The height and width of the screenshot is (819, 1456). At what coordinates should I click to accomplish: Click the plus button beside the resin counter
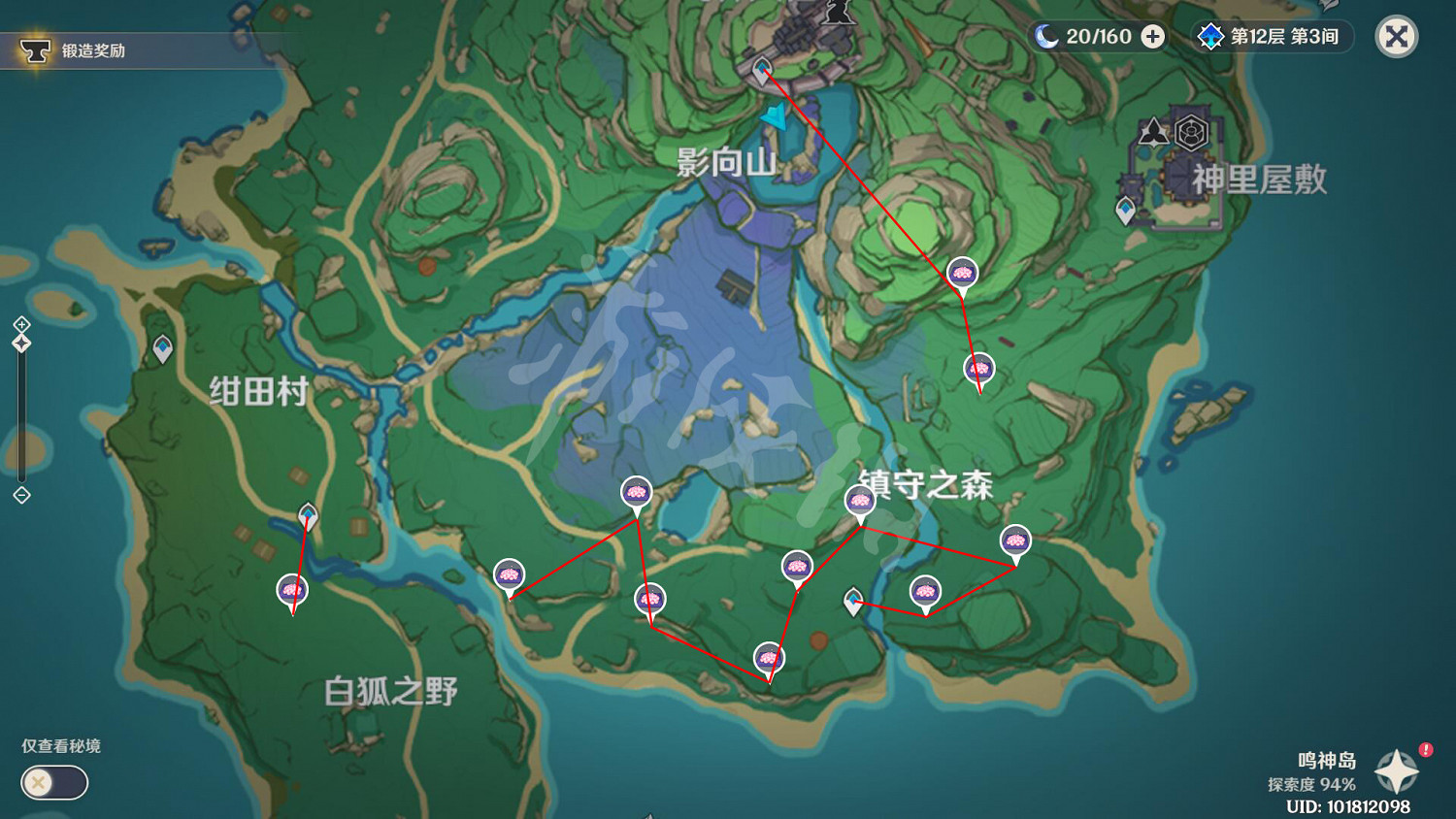pos(1151,37)
